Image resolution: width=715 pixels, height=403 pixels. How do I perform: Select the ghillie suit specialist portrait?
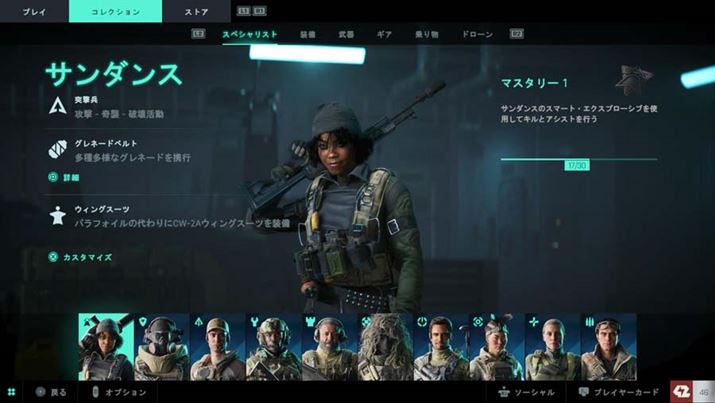(x=385, y=346)
